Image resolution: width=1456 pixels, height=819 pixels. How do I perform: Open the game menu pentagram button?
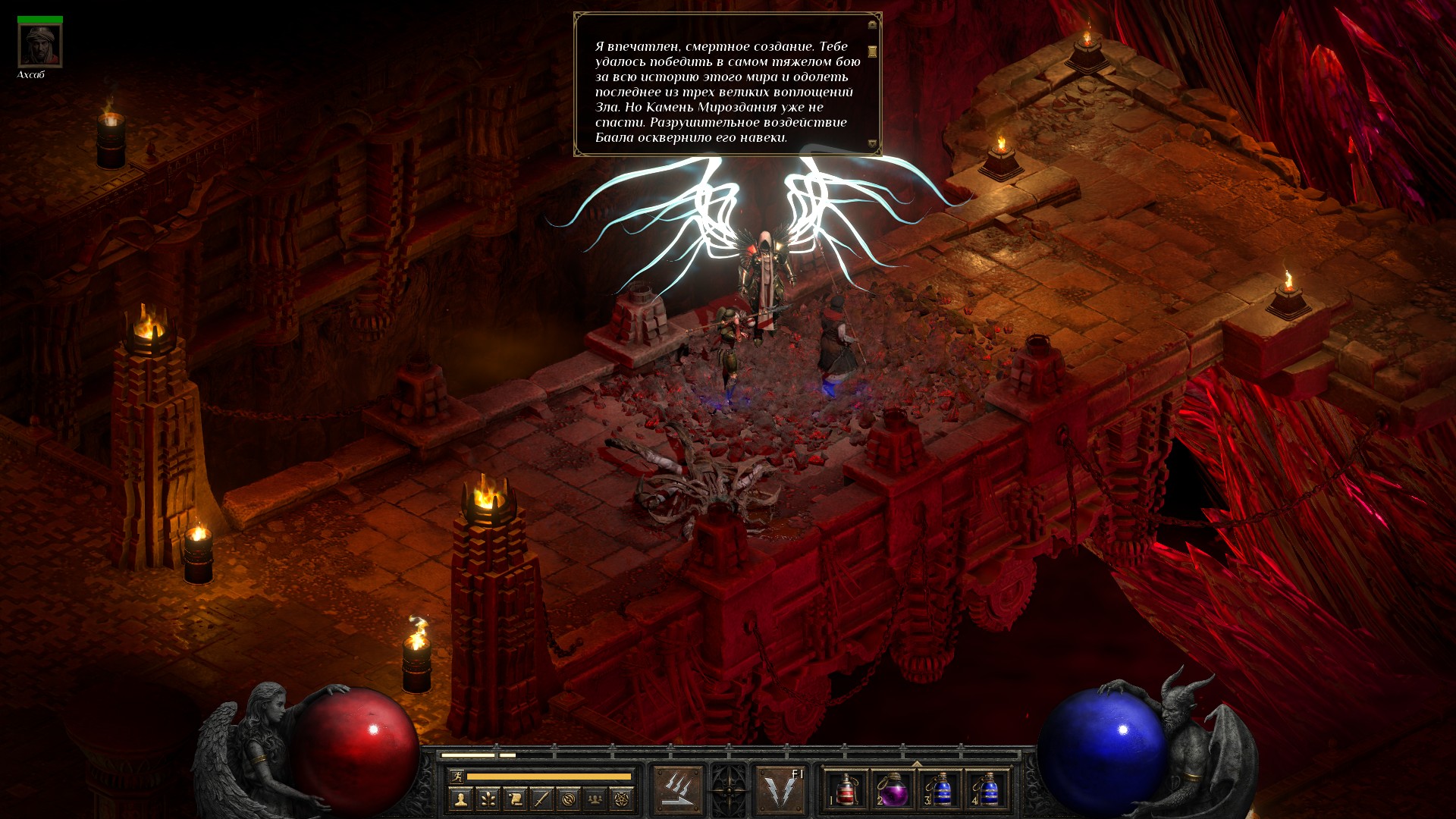pos(622,798)
